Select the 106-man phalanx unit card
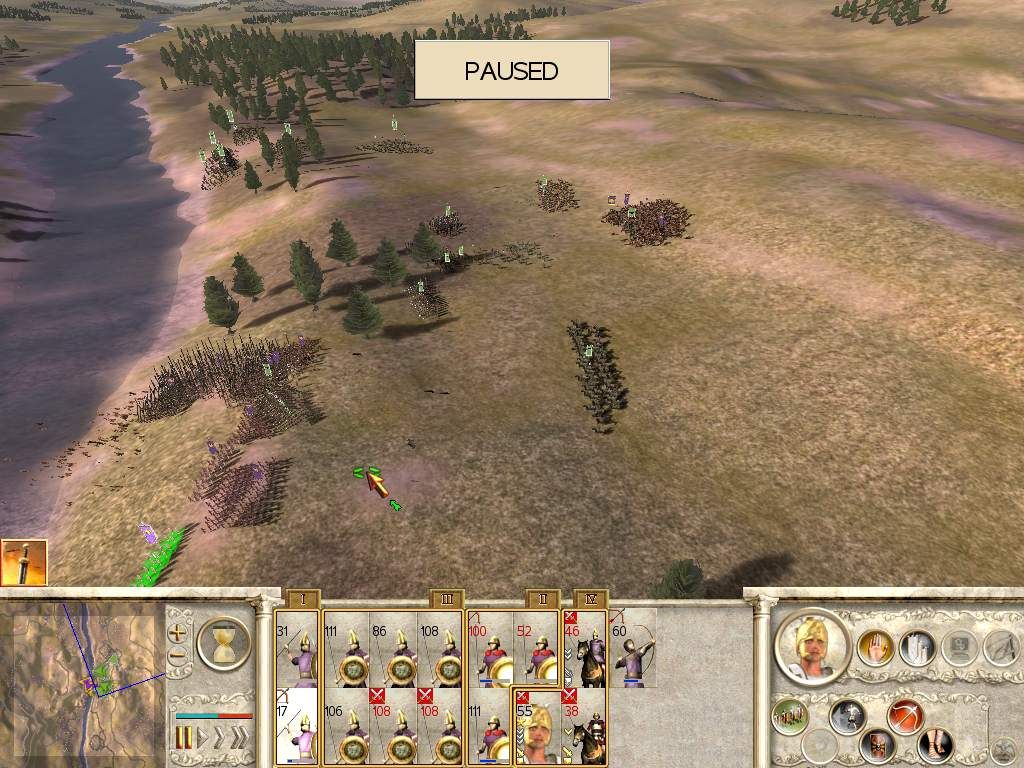The height and width of the screenshot is (768, 1024). tap(345, 724)
